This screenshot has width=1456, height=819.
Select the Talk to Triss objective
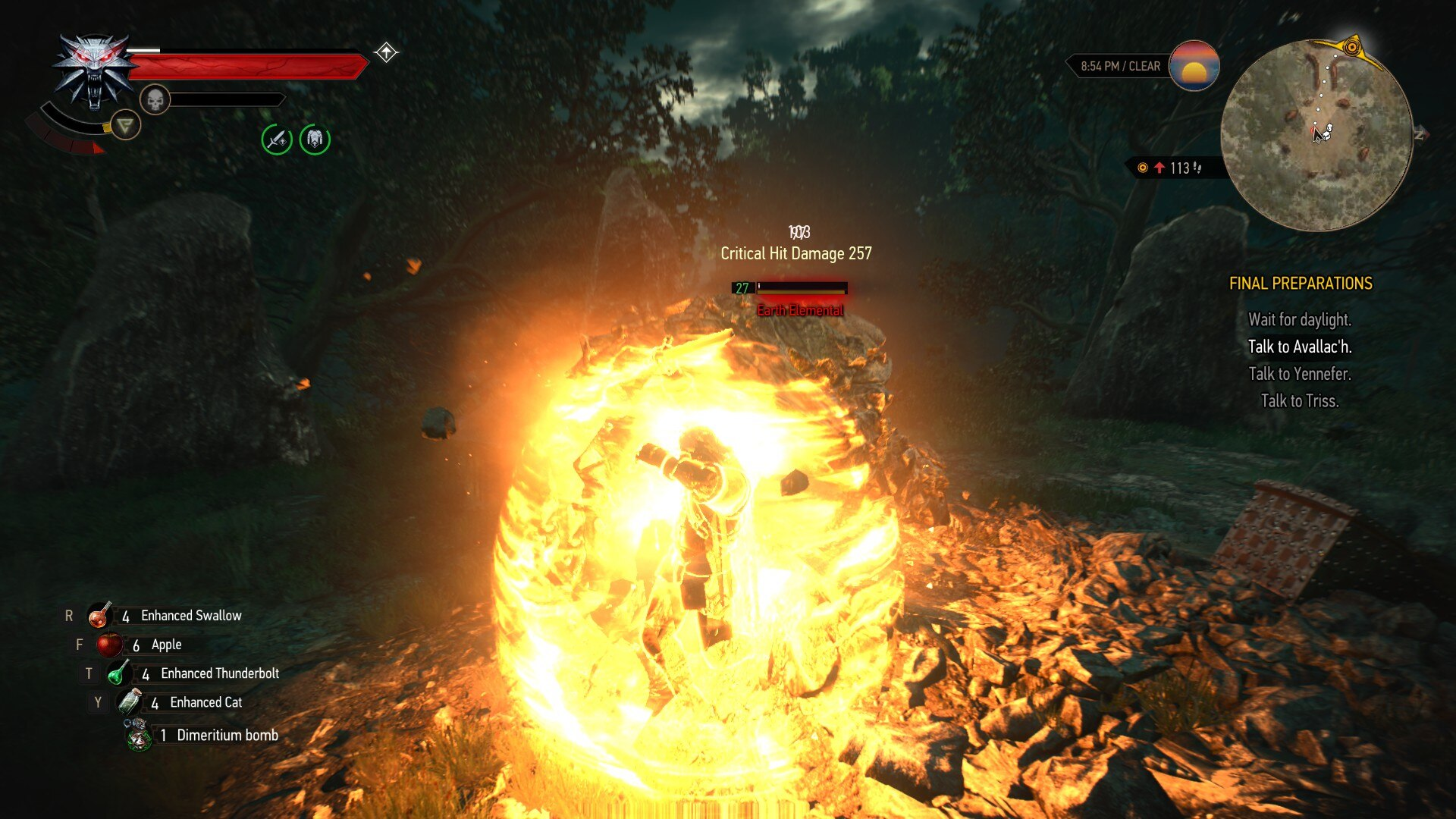coord(1300,401)
